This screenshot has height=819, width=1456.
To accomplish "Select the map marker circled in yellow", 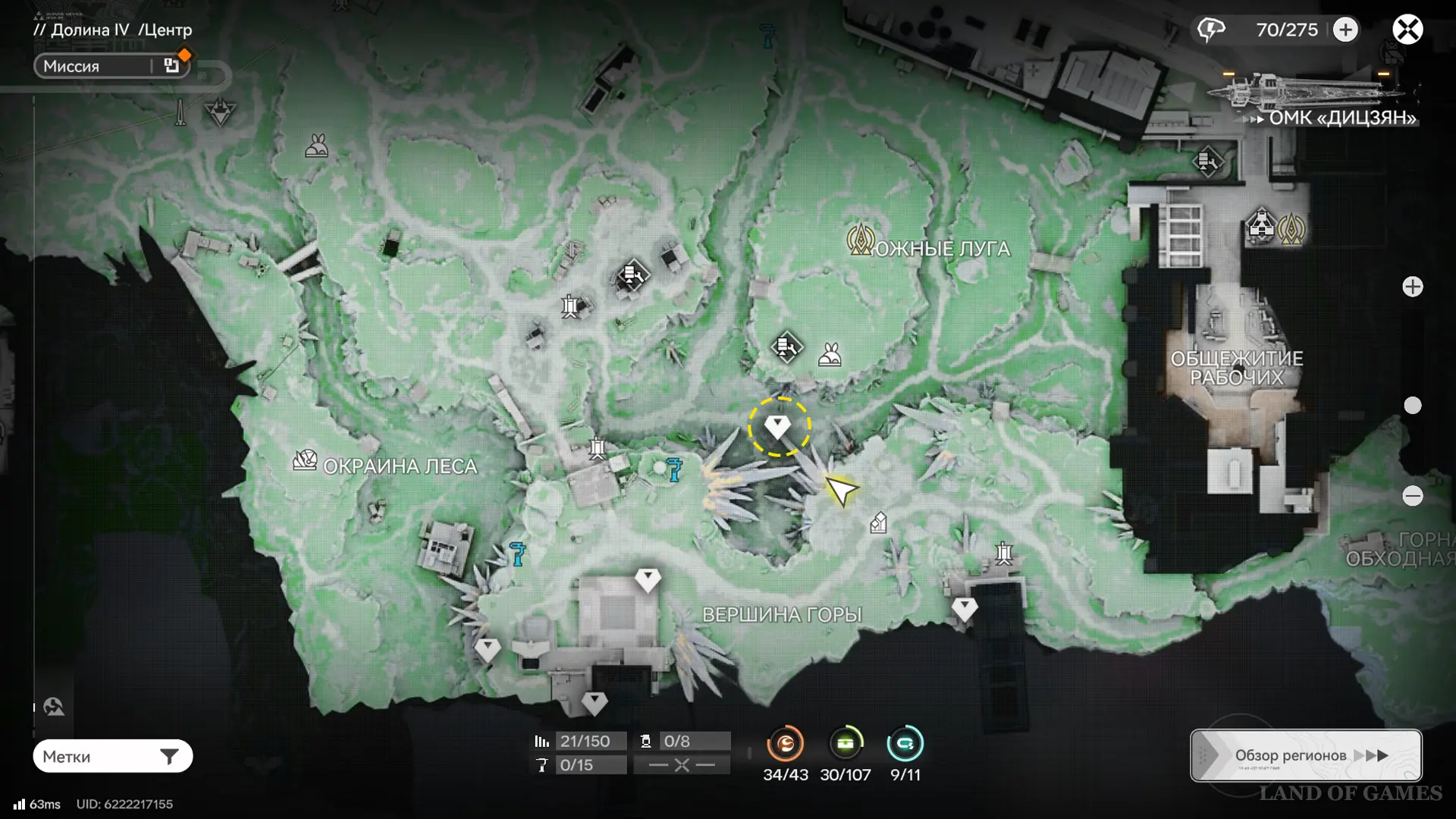I will 778,426.
